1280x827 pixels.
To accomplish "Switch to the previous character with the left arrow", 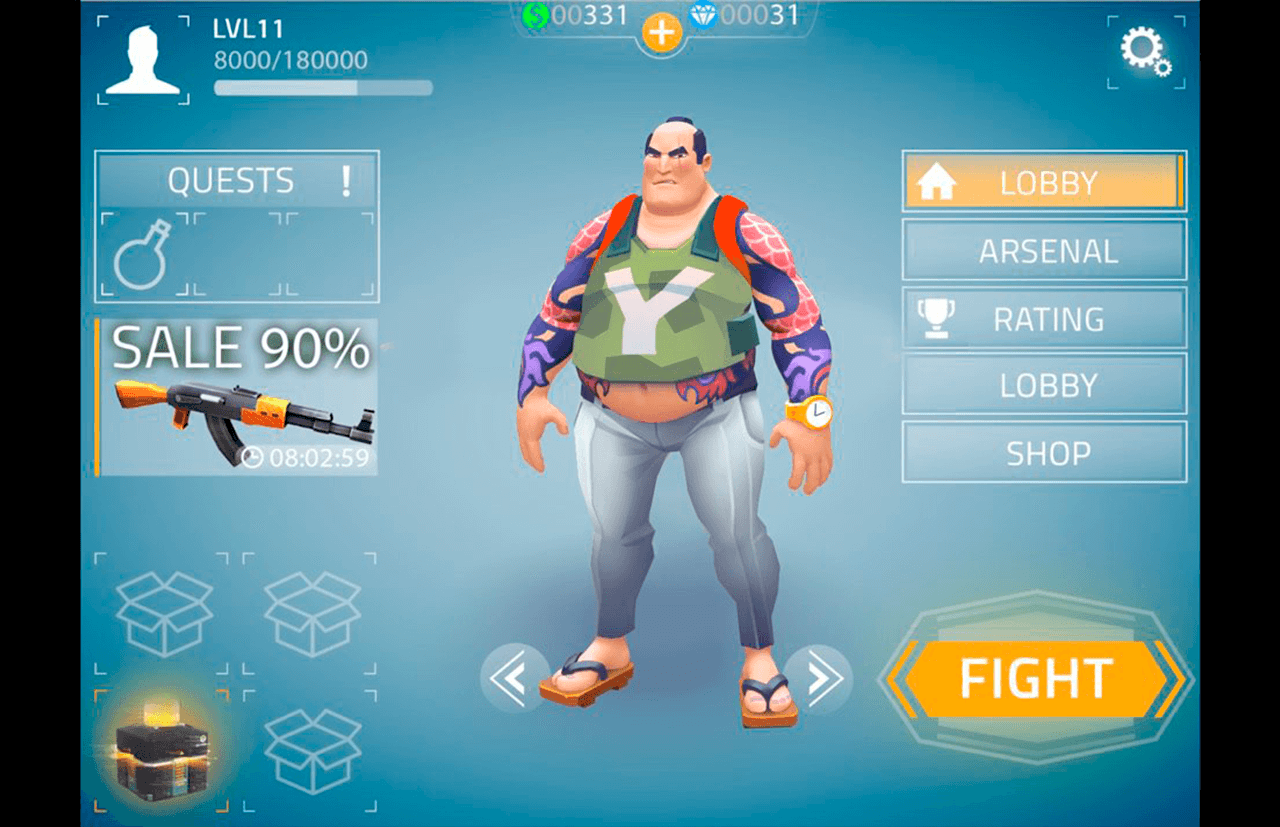I will pyautogui.click(x=515, y=678).
